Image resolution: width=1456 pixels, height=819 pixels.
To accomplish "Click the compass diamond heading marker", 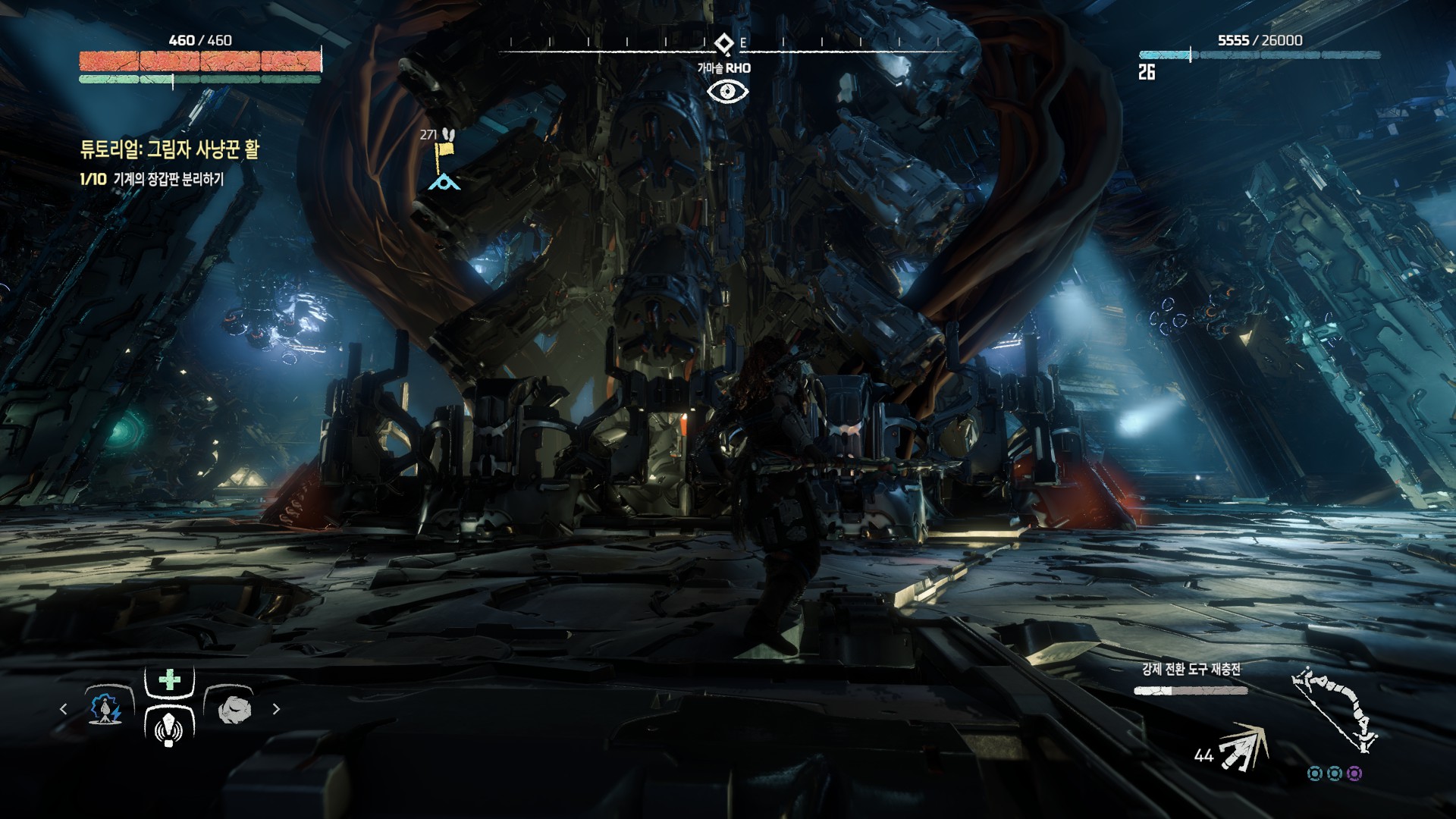I will [x=724, y=43].
